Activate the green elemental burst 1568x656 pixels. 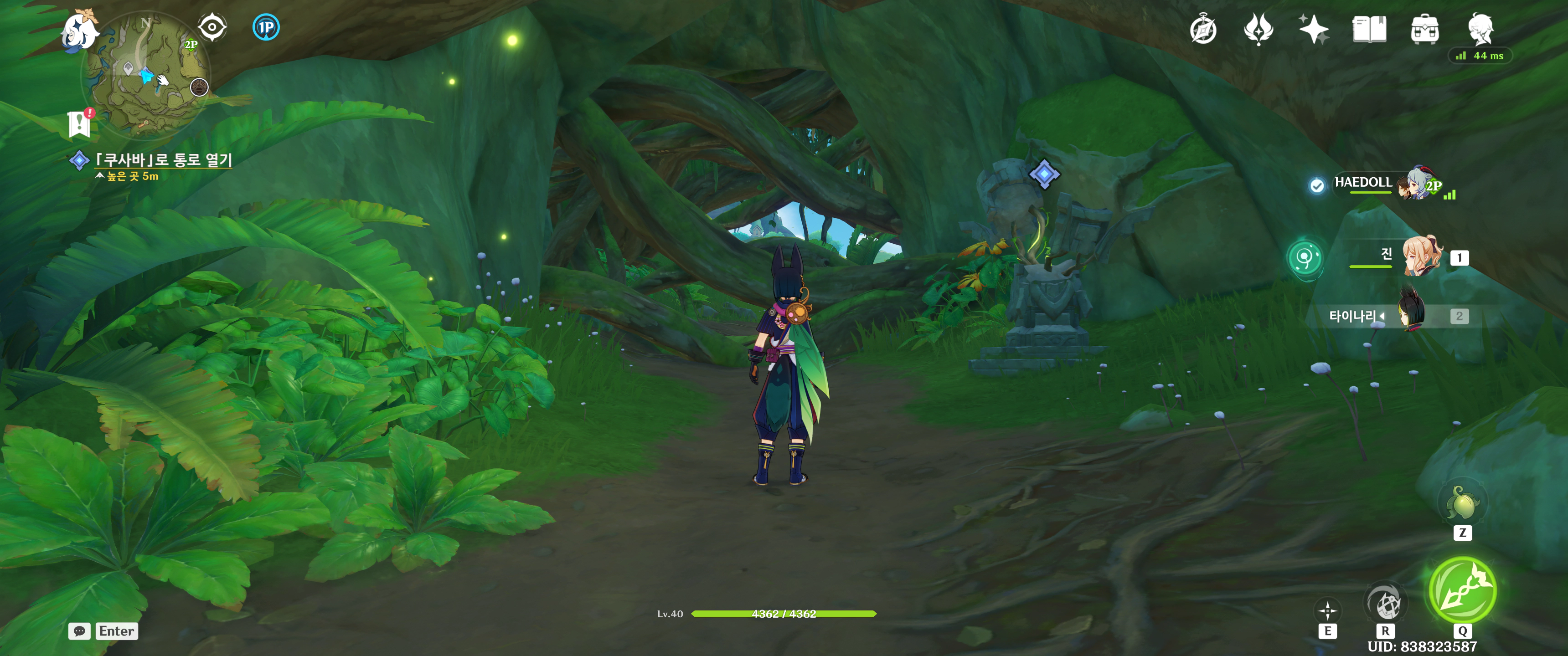click(x=1462, y=589)
